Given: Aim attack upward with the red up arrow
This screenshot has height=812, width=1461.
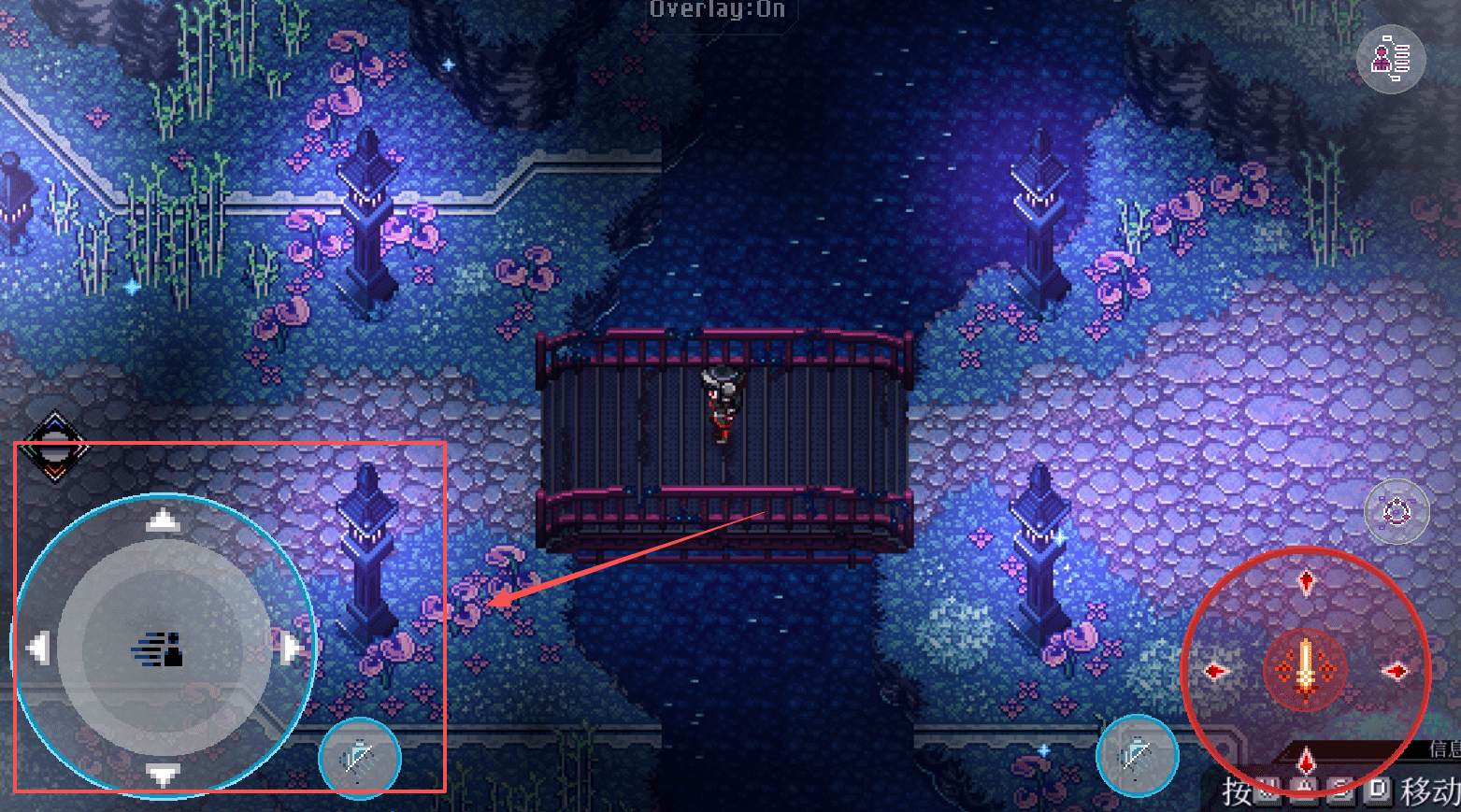Looking at the screenshot, I should (1306, 582).
